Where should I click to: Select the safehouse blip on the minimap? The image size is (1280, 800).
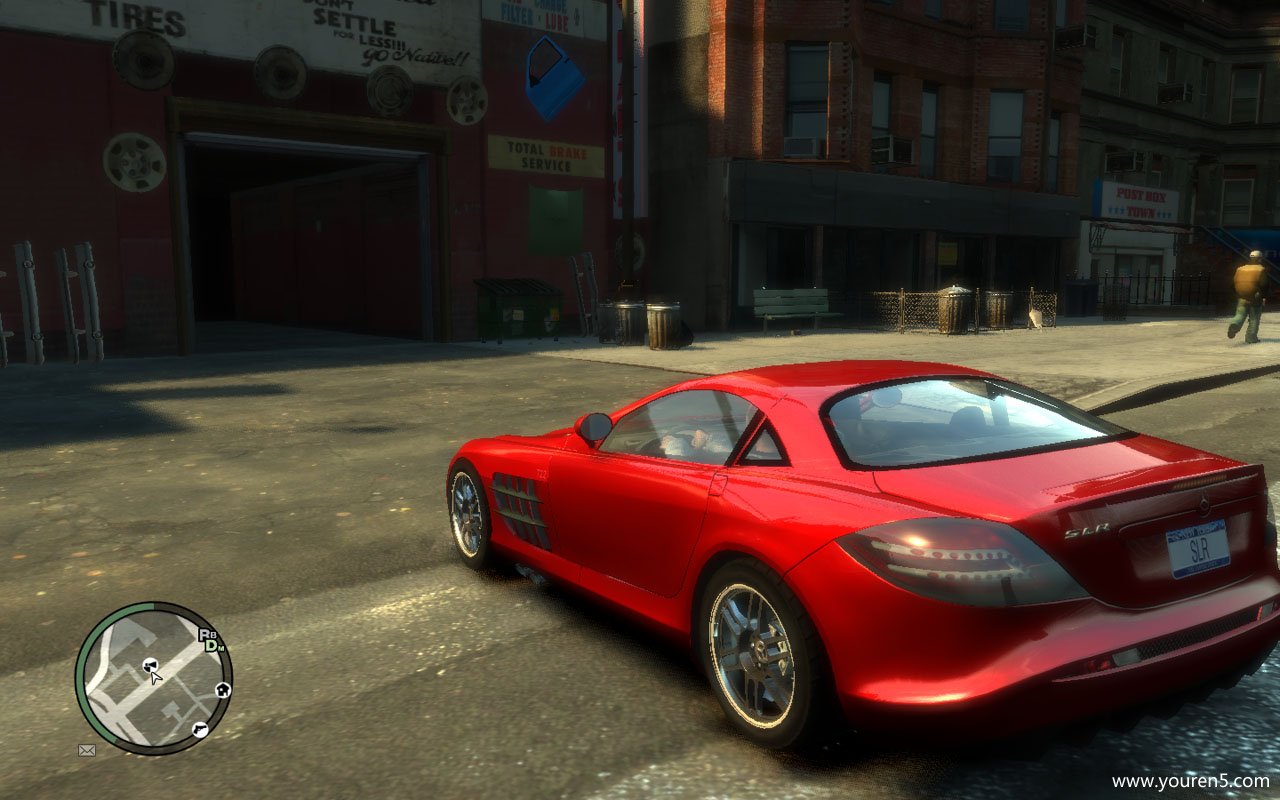point(222,690)
